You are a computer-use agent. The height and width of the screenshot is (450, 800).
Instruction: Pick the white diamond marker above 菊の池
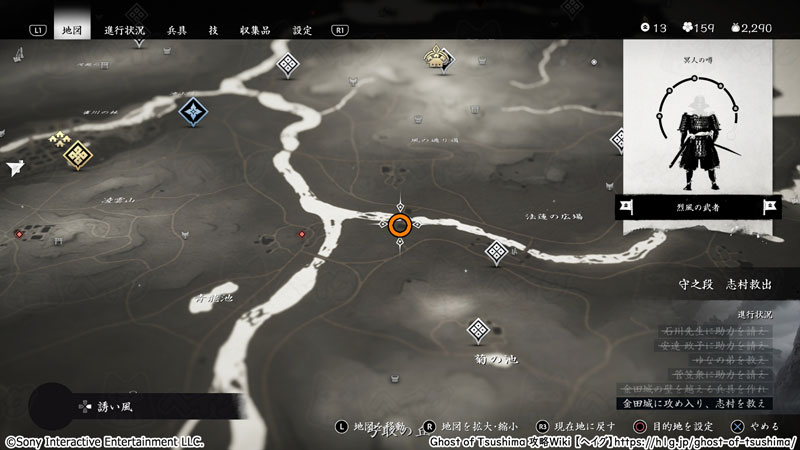click(478, 331)
